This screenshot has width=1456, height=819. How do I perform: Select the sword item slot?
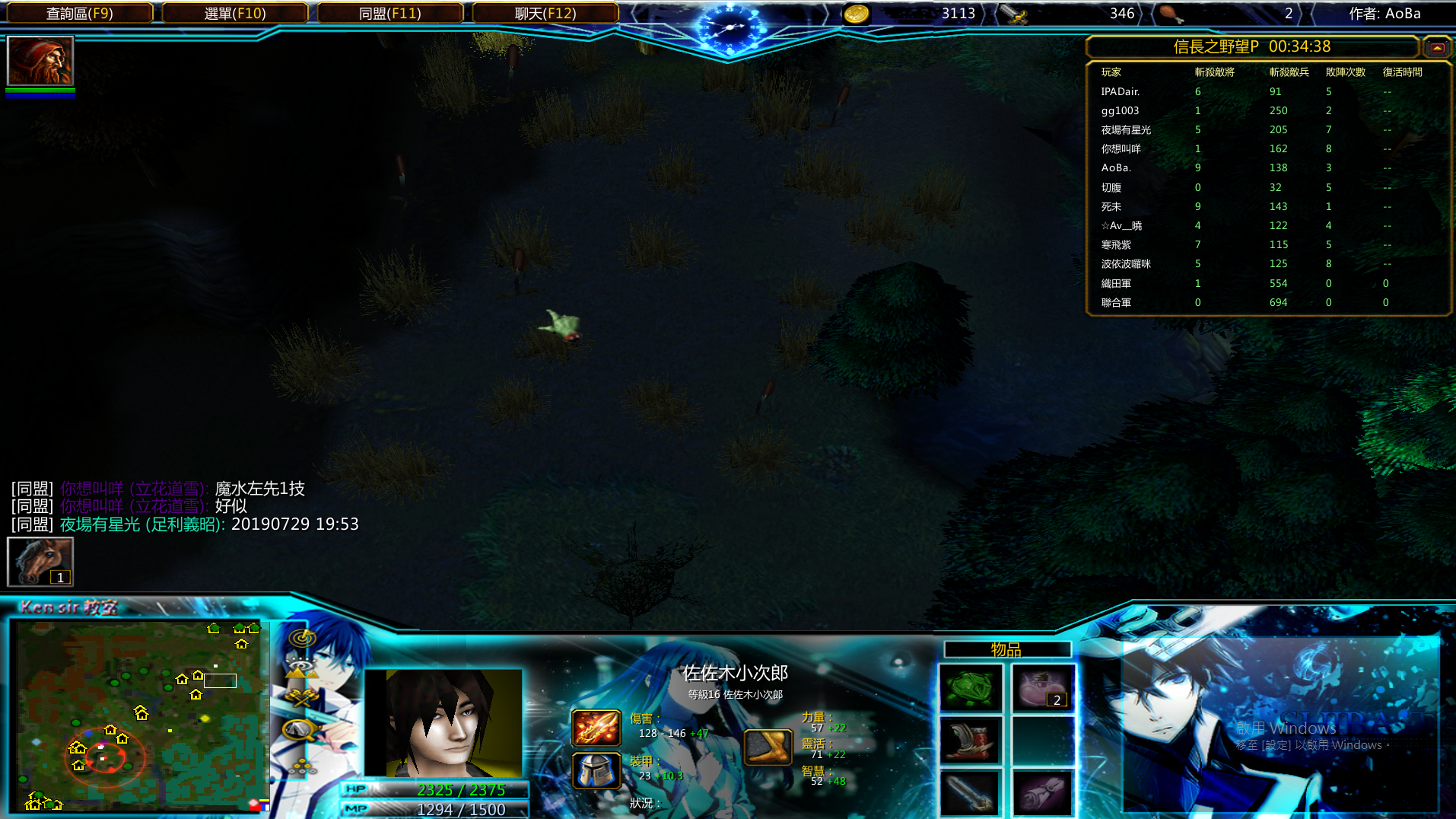970,793
